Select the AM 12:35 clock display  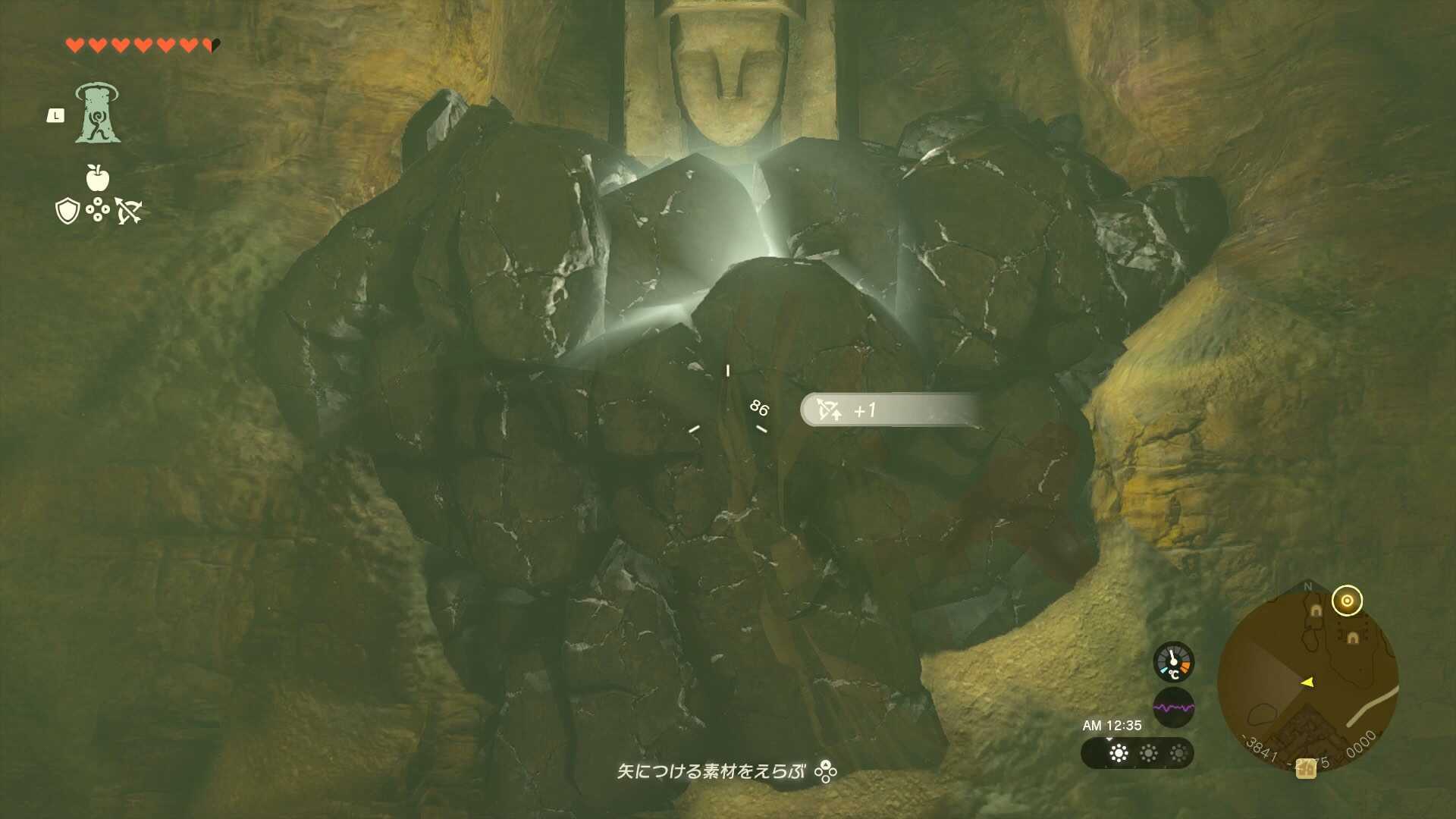pyautogui.click(x=1111, y=724)
